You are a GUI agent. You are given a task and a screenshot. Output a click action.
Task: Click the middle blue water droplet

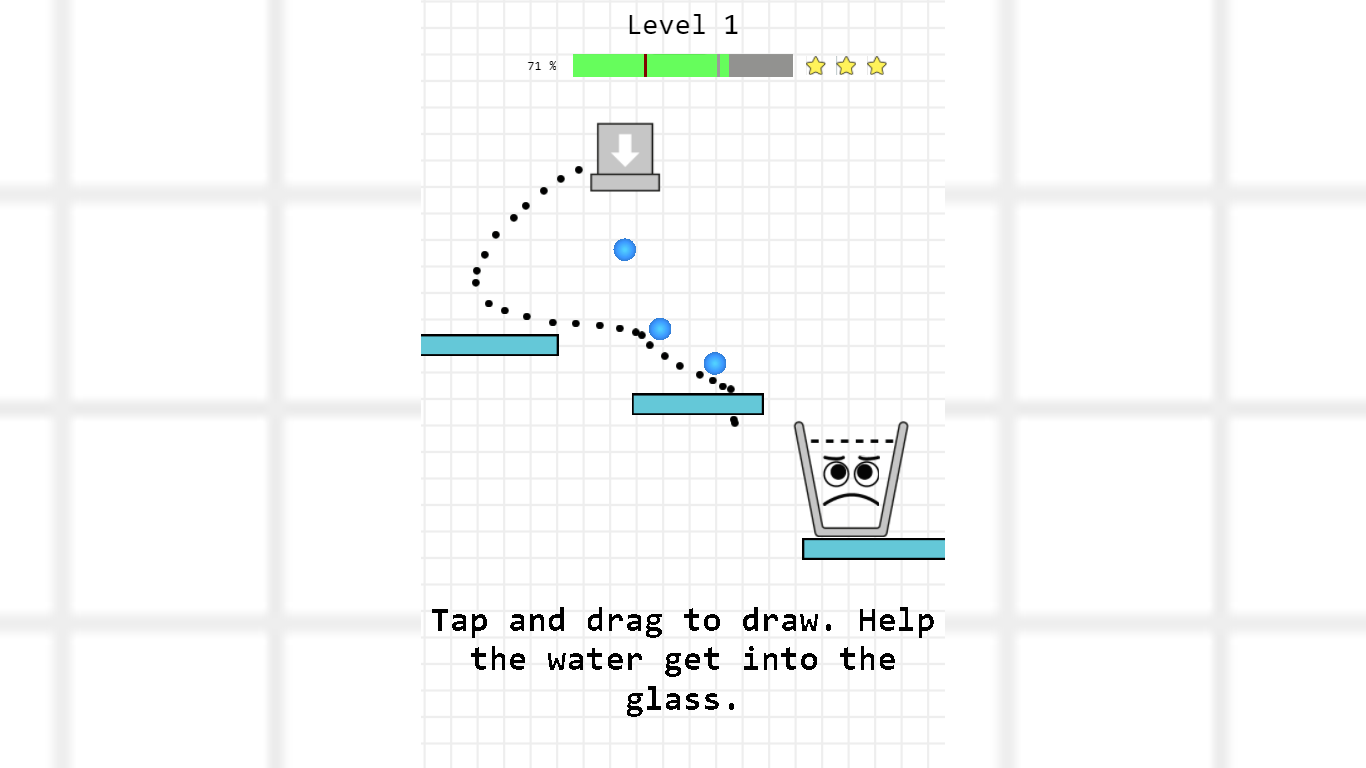[660, 328]
